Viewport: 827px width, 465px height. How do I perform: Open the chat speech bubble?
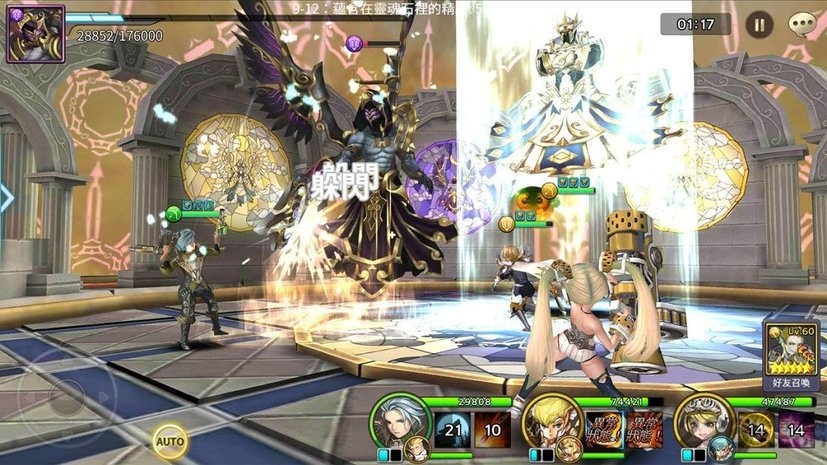802,24
